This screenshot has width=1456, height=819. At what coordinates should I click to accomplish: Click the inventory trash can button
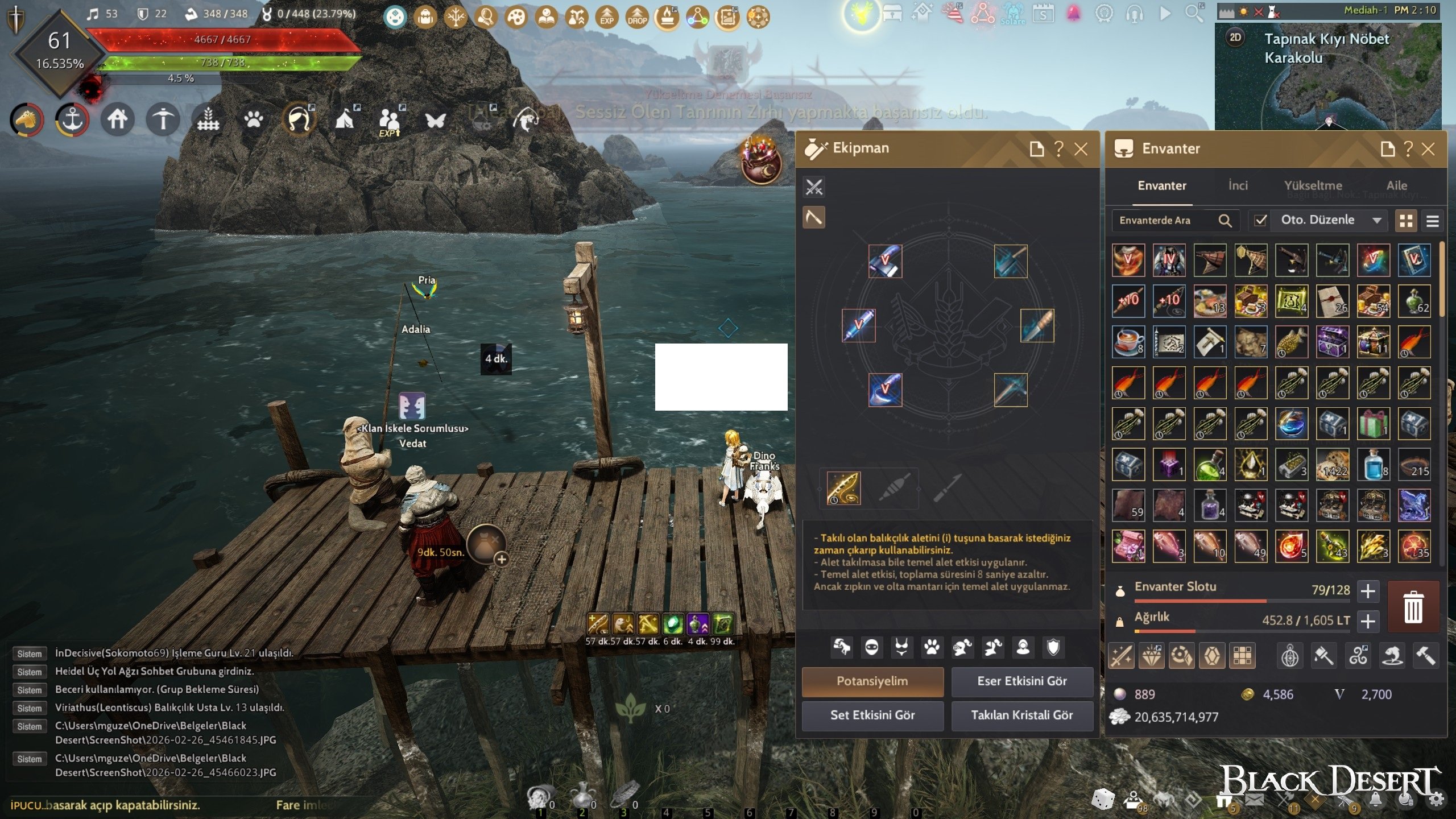[1413, 607]
